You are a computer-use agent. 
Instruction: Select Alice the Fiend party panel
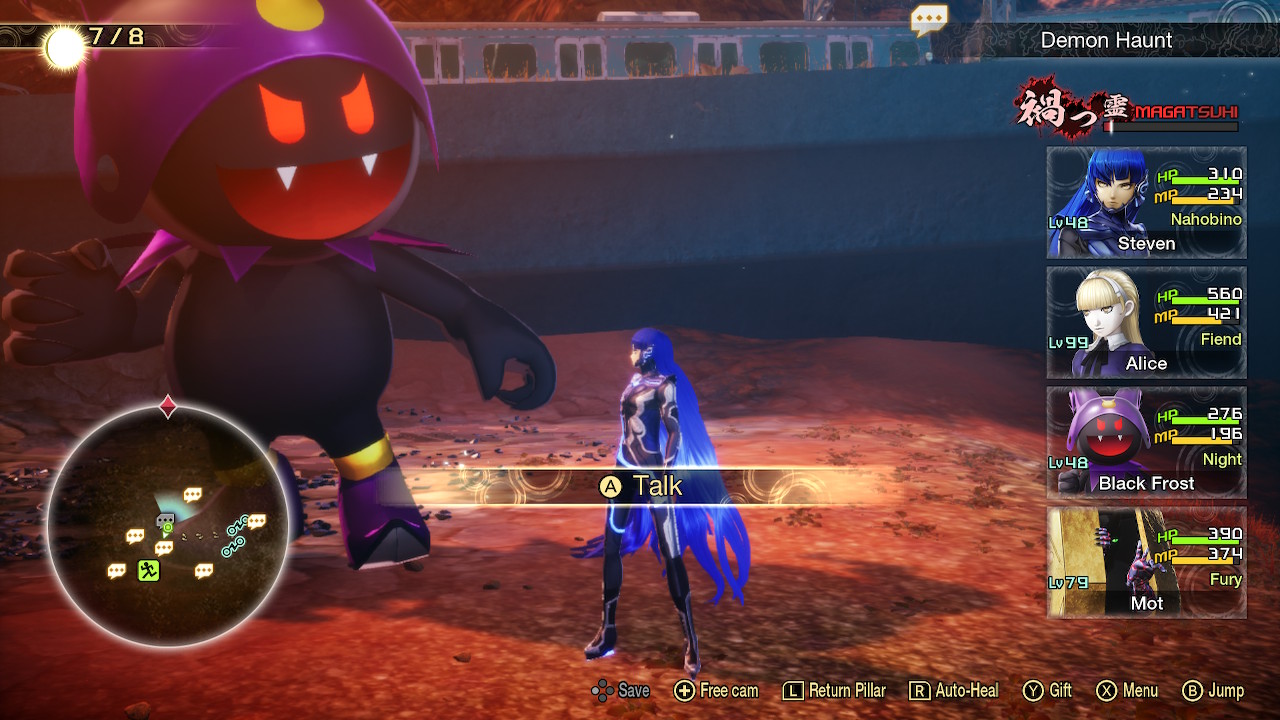(1146, 323)
